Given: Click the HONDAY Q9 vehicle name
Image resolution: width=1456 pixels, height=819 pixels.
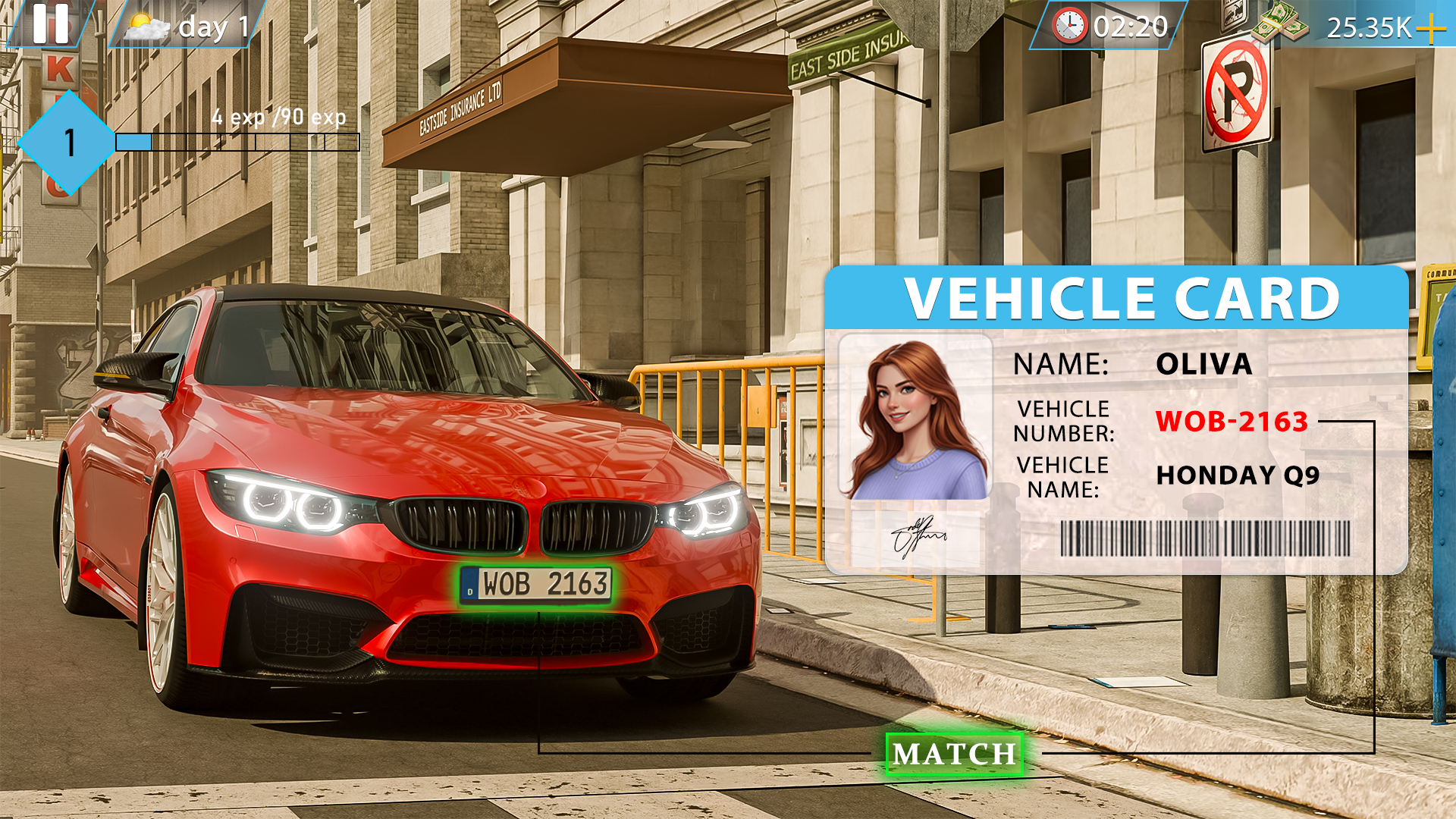Looking at the screenshot, I should click(x=1238, y=476).
